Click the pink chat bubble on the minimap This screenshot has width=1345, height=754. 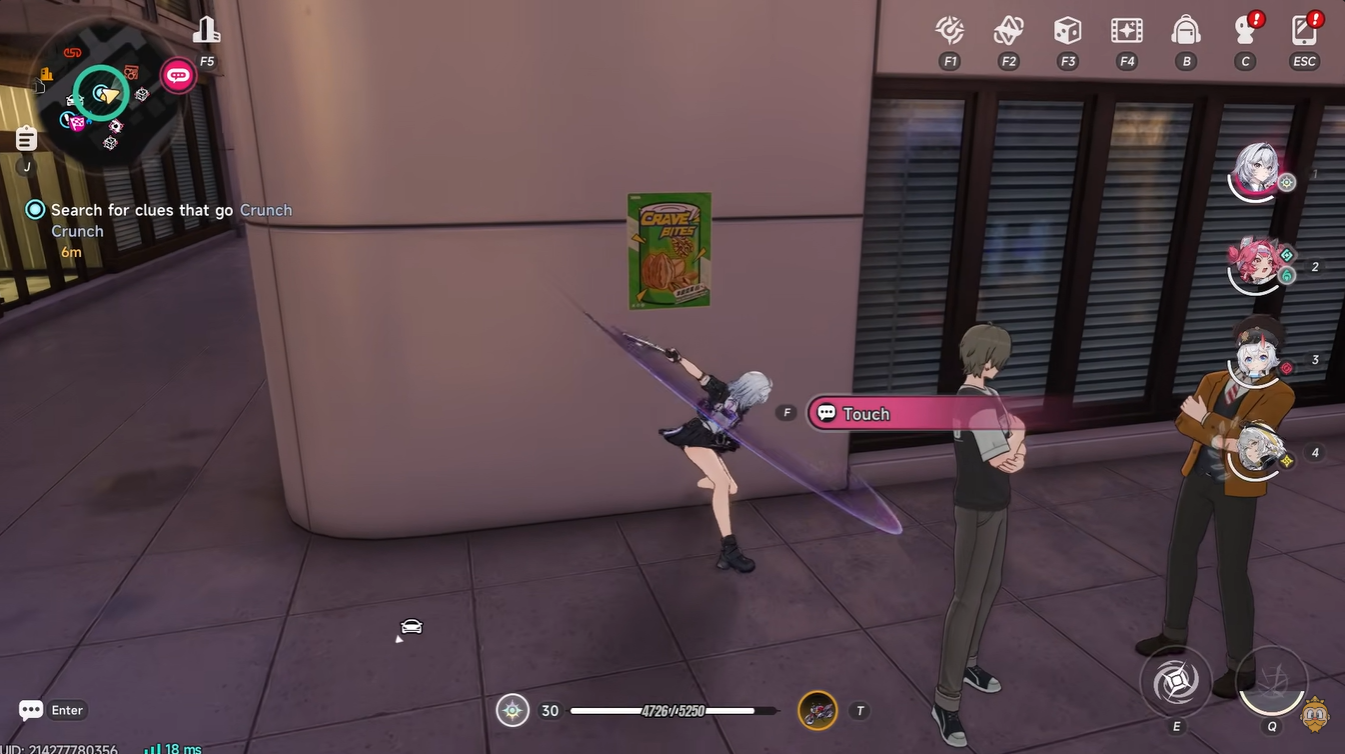pyautogui.click(x=177, y=74)
